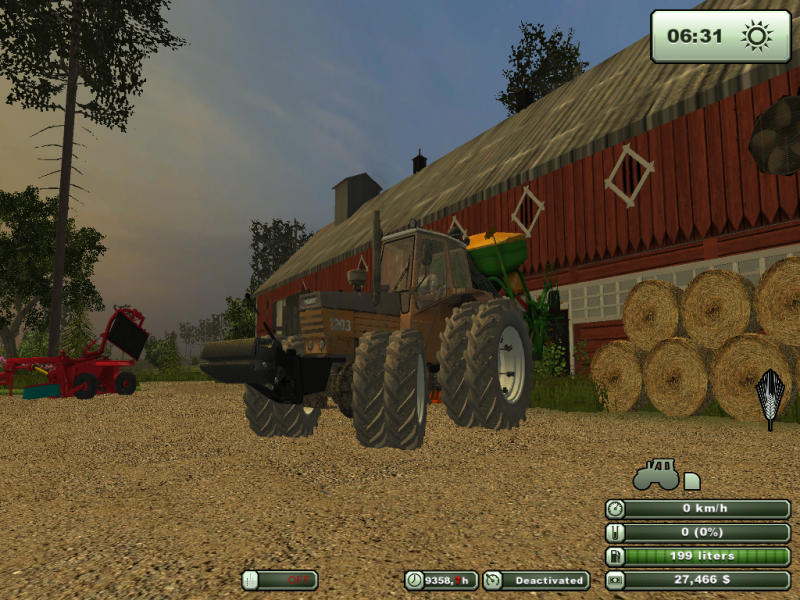Toggle the Deactivated speed control indicator
The image size is (800, 600).
(x=536, y=580)
